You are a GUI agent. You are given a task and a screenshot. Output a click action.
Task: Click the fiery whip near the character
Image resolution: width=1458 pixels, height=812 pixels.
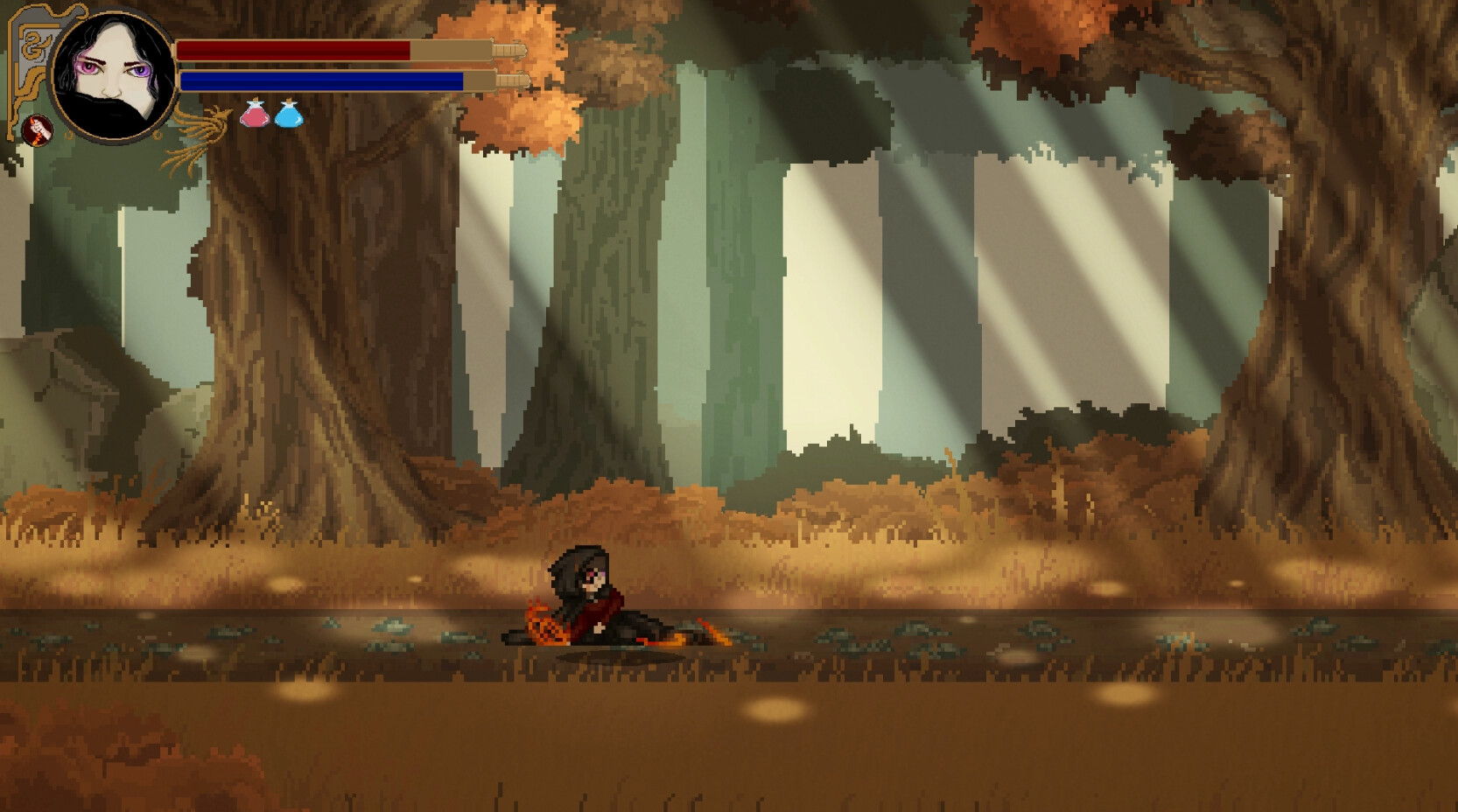543,621
